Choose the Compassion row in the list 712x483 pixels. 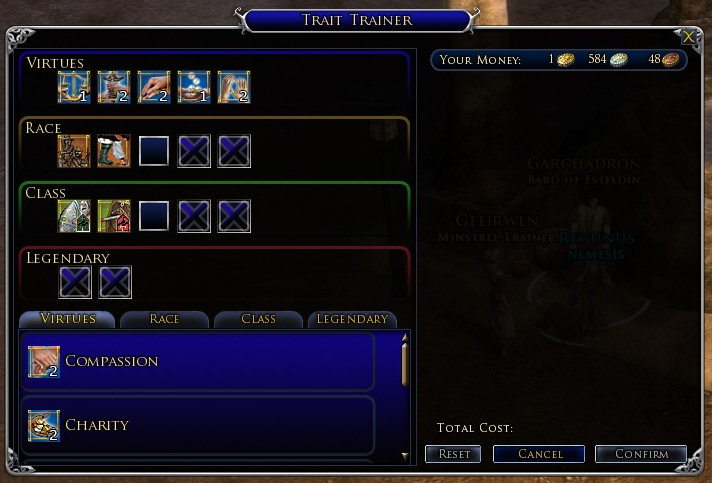pos(198,361)
